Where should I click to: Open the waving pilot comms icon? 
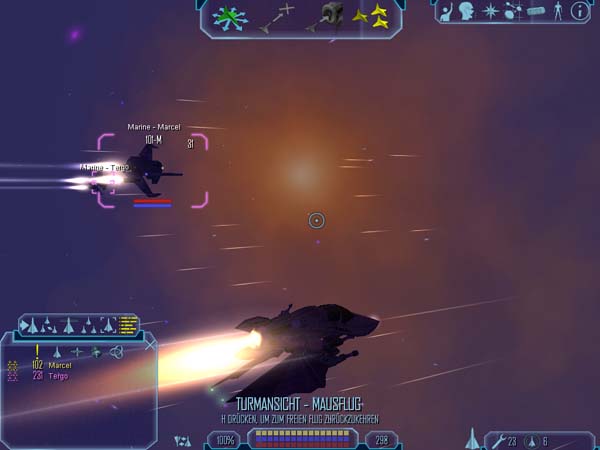click(x=446, y=12)
